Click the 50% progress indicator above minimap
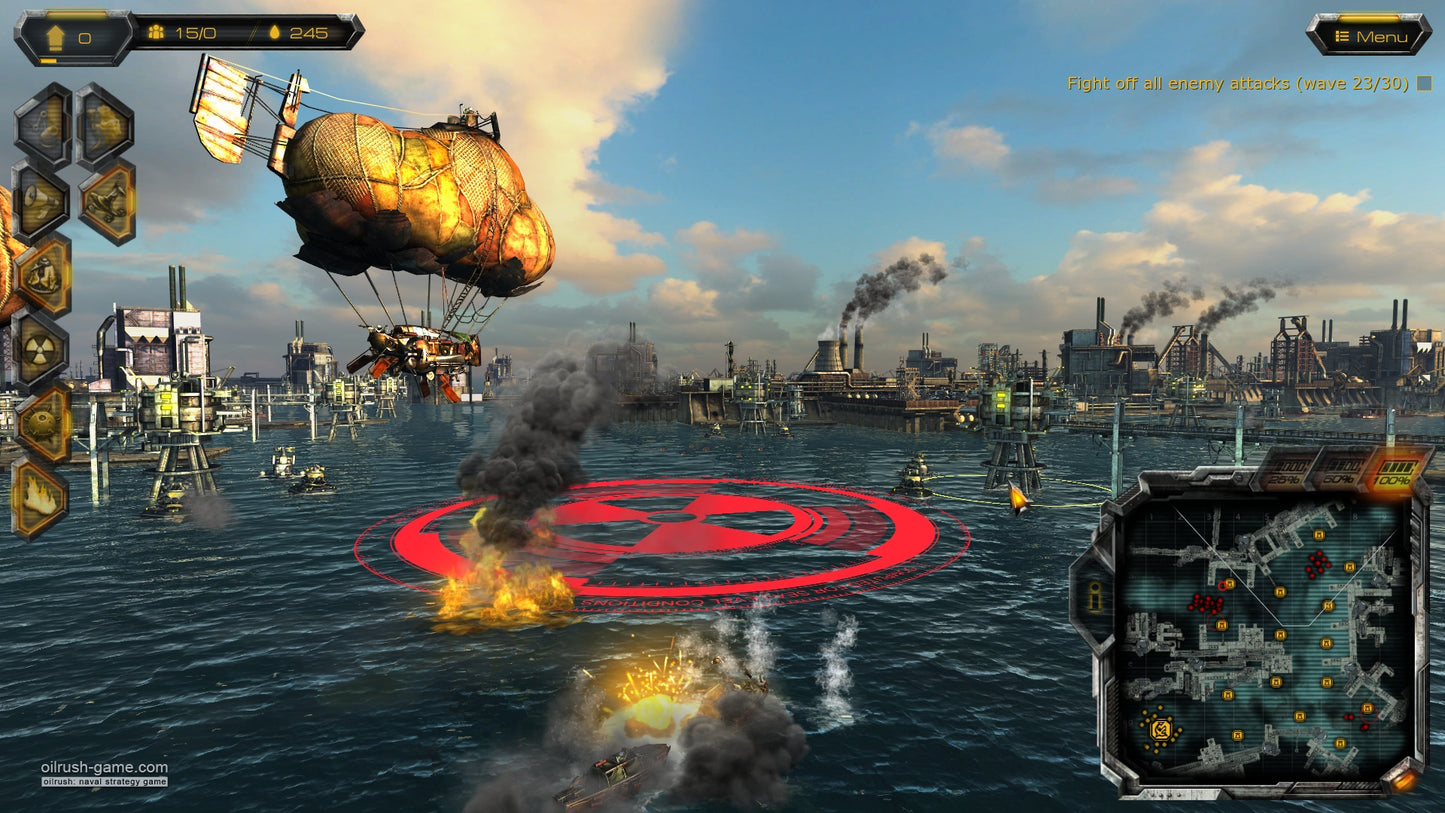The height and width of the screenshot is (813, 1445). (x=1338, y=473)
